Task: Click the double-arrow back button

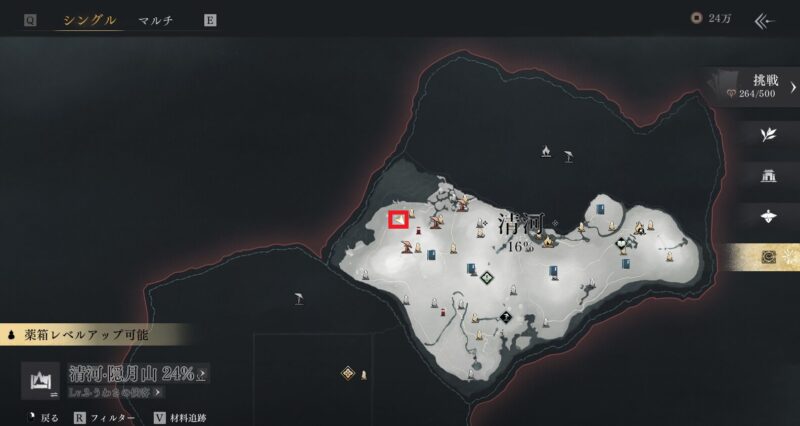Action: (x=766, y=20)
